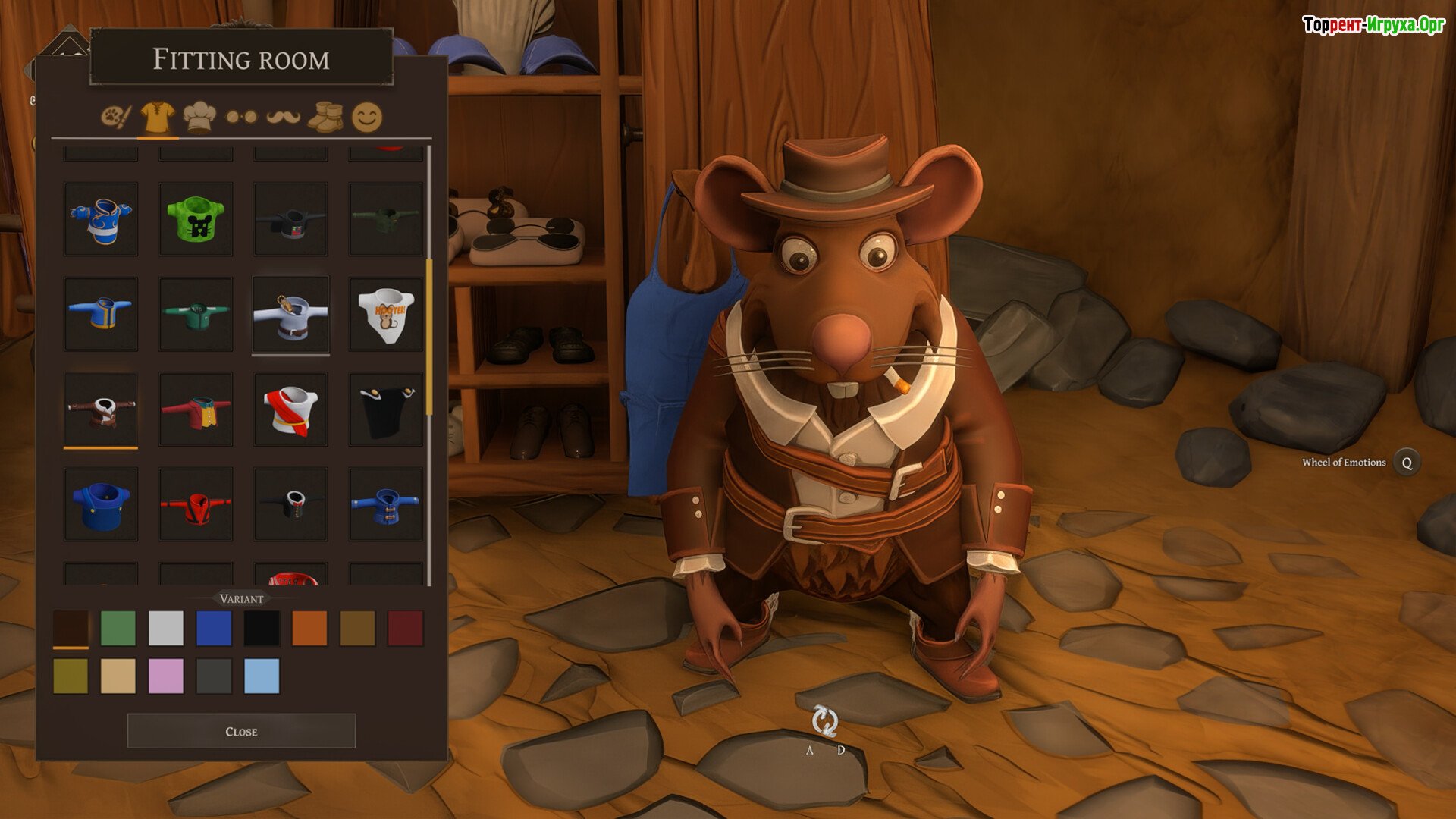Equip the white shirt with red sash
1456x819 pixels.
290,409
